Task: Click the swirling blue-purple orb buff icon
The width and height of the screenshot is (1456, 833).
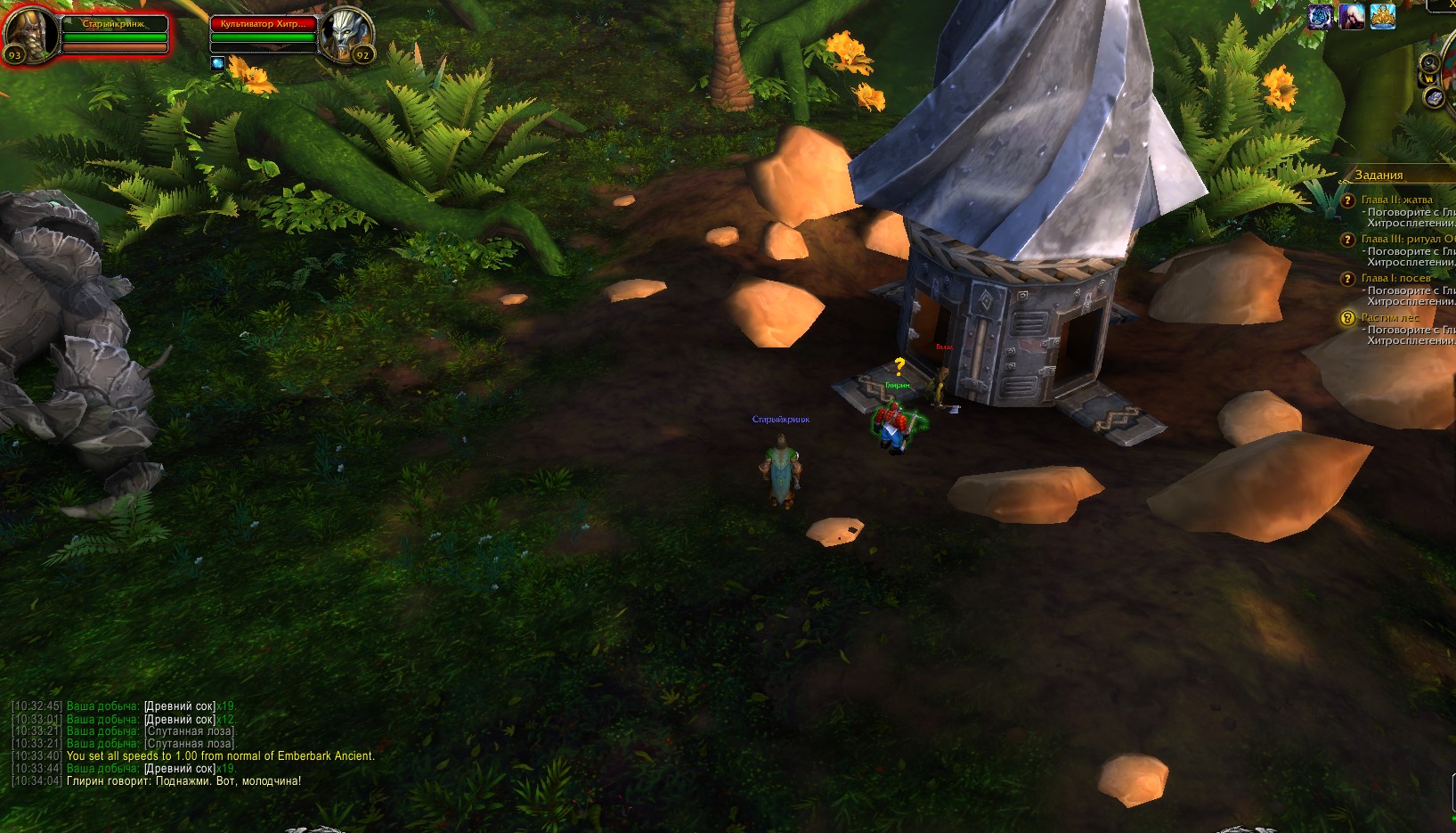Action: [x=1320, y=17]
